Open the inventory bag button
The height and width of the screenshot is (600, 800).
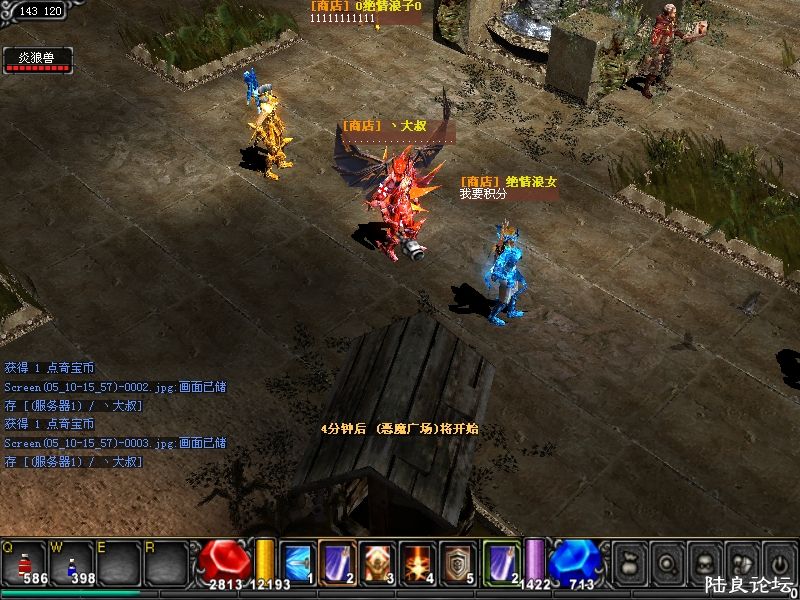tap(629, 562)
